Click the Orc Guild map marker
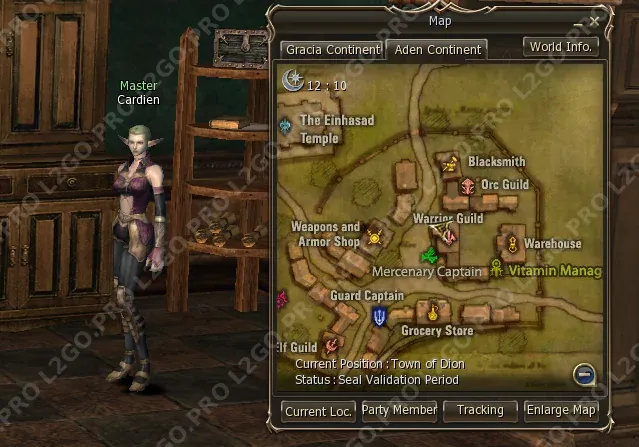 click(x=467, y=185)
